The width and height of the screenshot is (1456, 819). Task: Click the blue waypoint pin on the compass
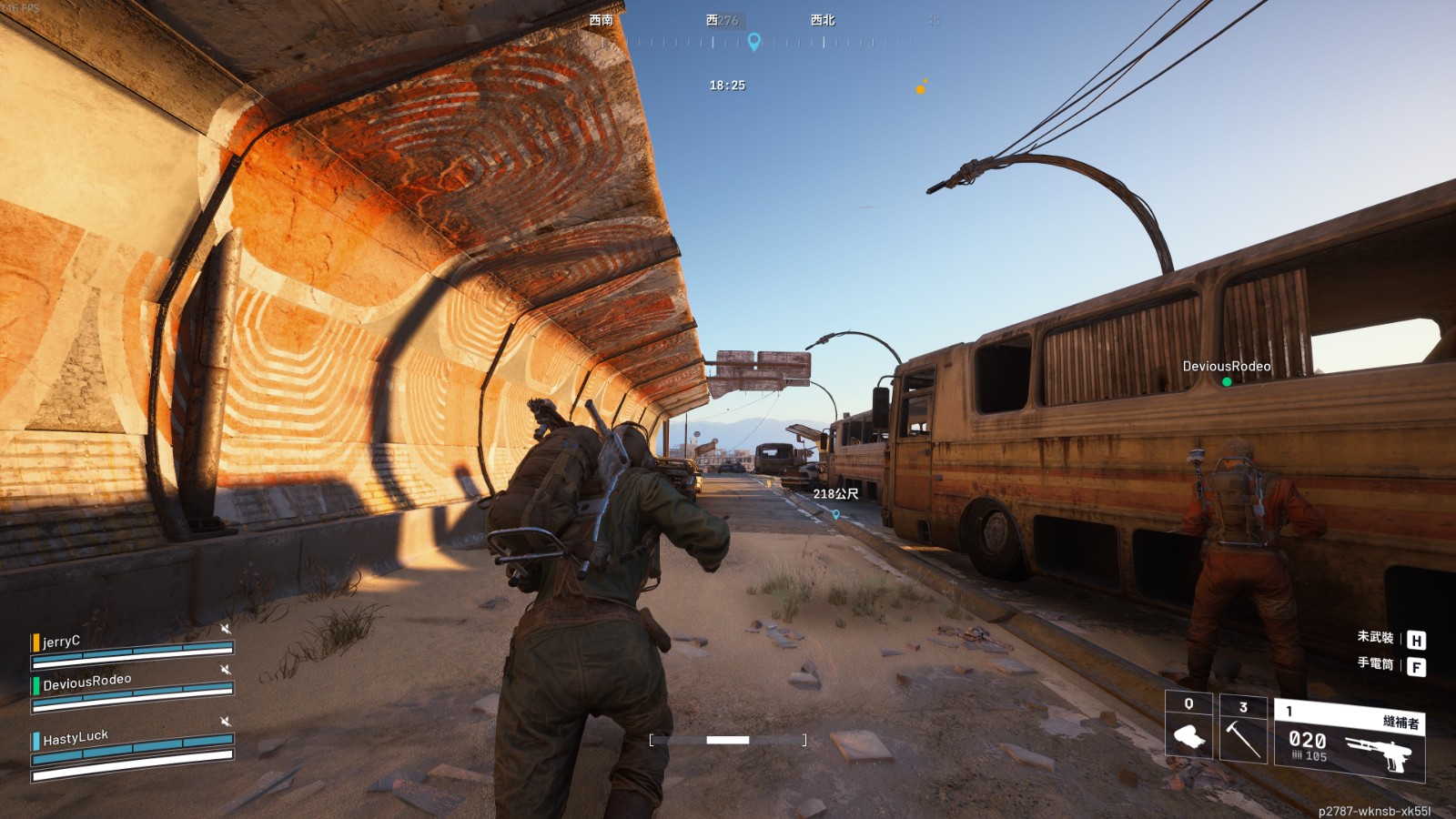tap(753, 41)
